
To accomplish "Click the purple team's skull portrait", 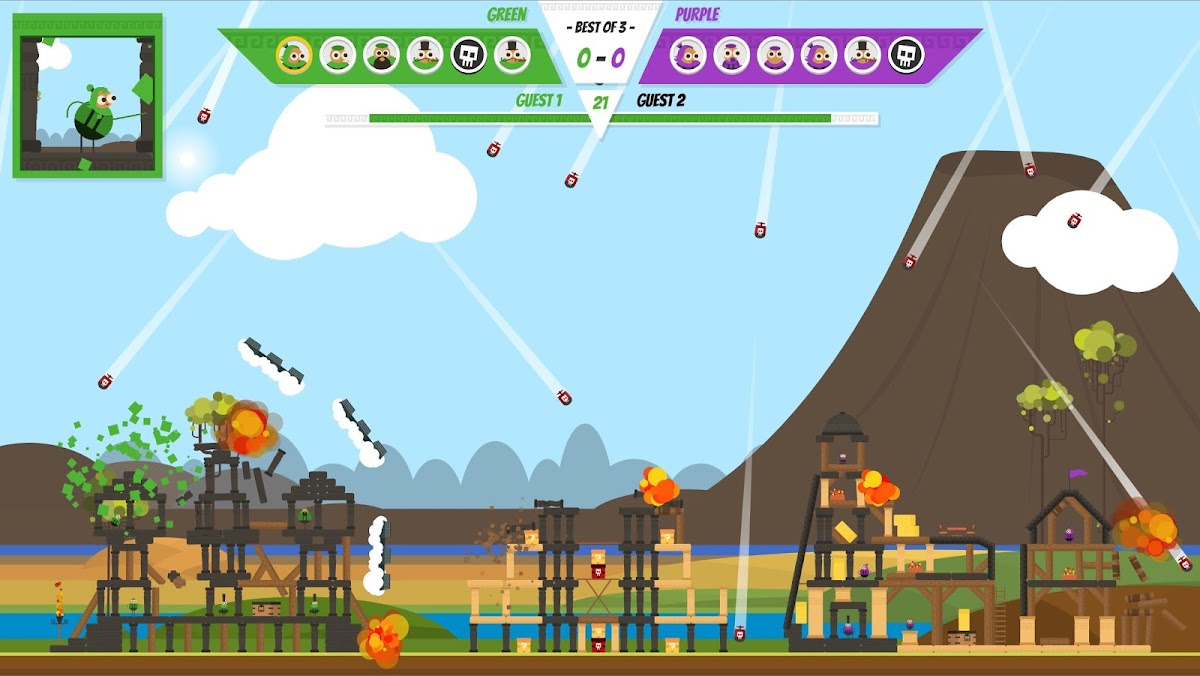I will click(906, 55).
